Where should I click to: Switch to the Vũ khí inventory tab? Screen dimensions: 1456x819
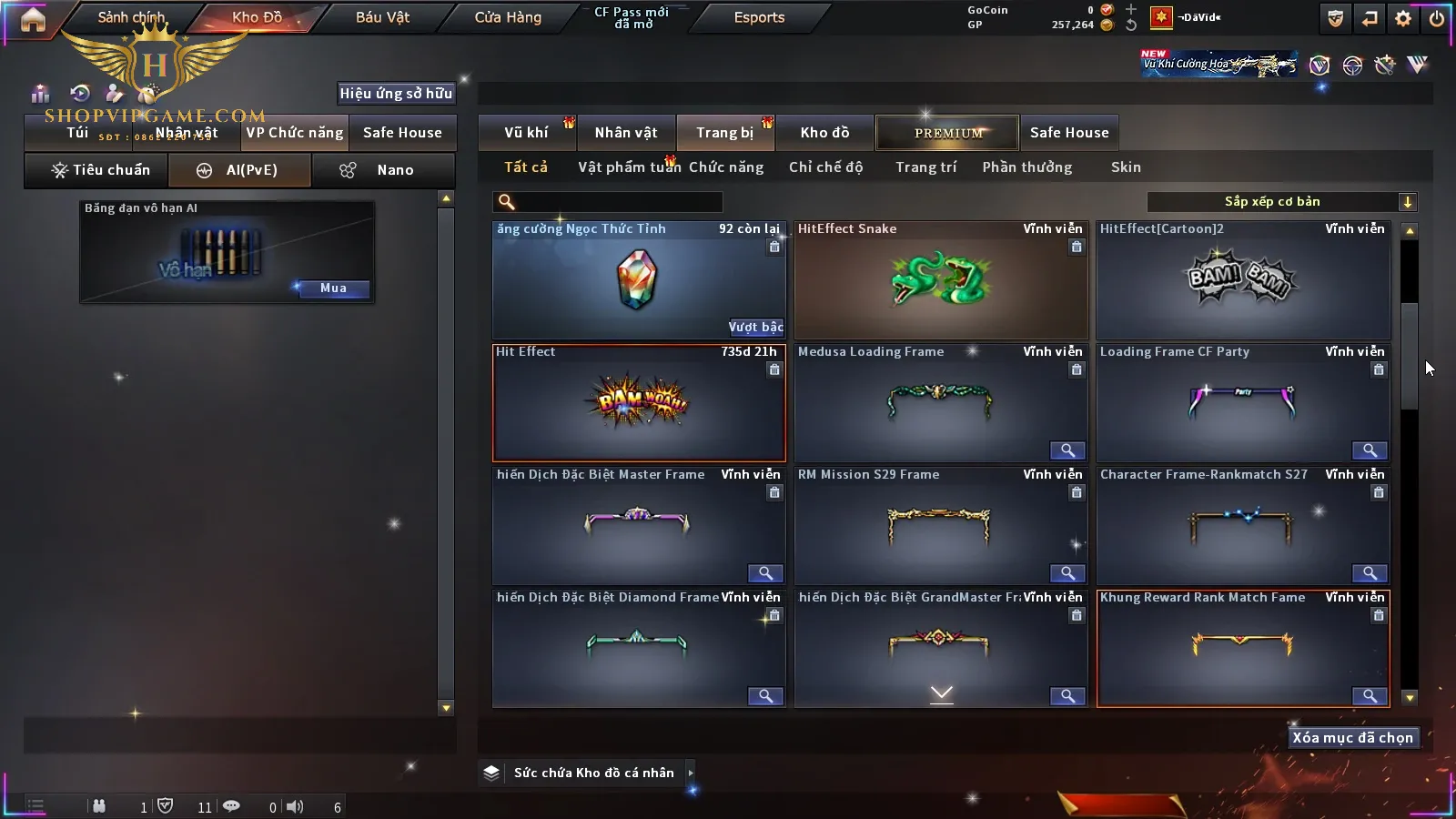click(526, 133)
